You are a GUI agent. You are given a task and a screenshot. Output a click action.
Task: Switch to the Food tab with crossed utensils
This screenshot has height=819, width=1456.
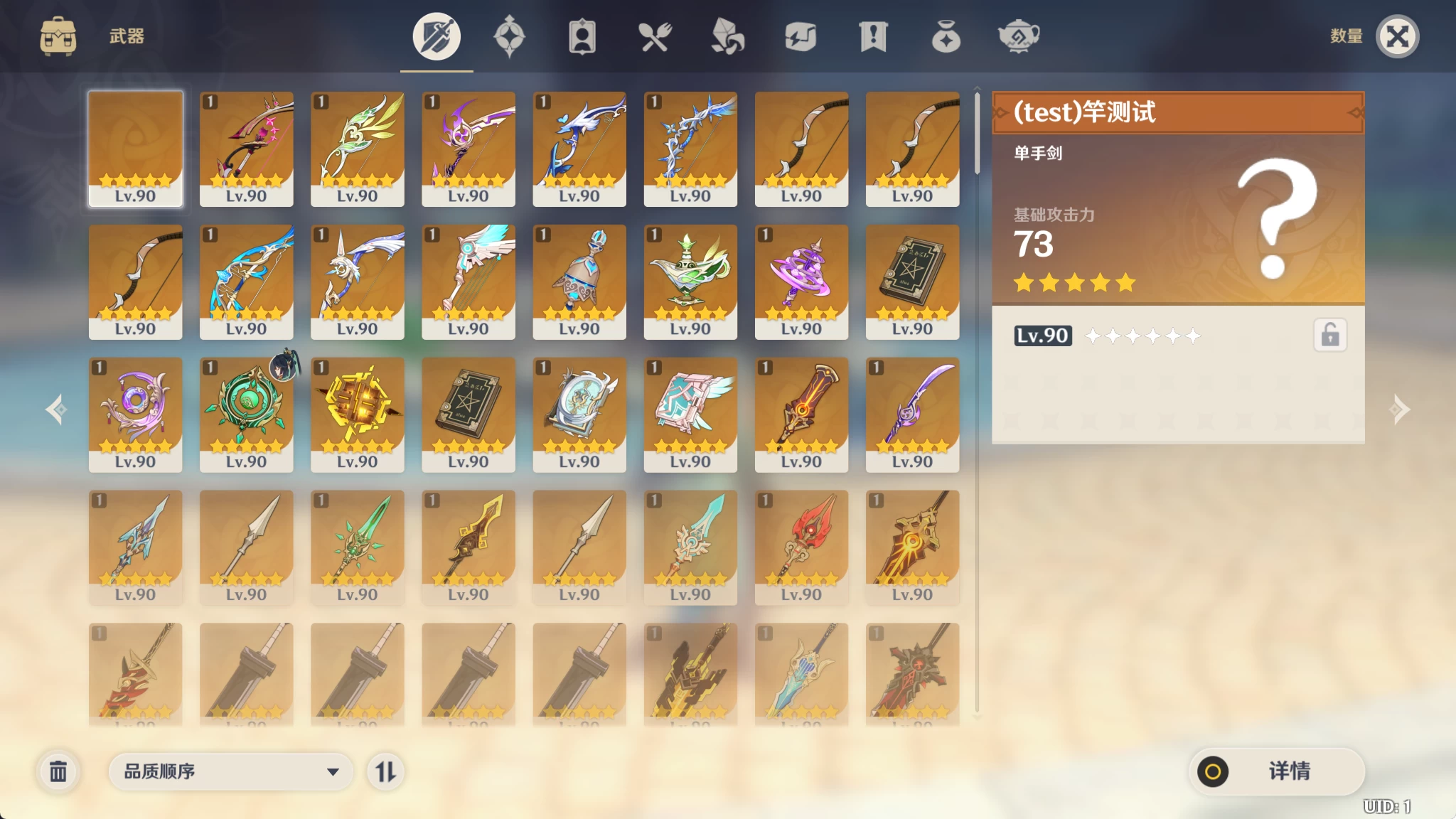[655, 36]
